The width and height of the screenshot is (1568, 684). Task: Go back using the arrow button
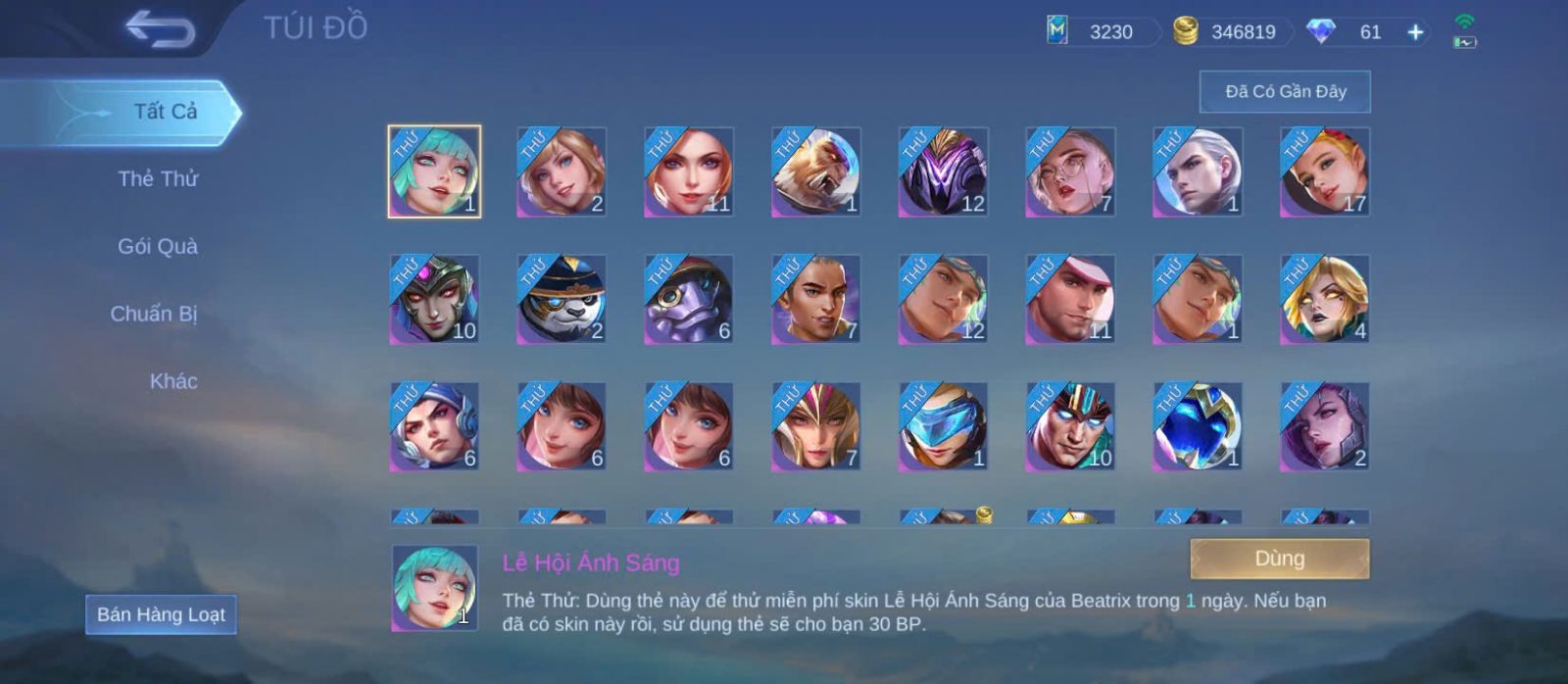tap(160, 29)
